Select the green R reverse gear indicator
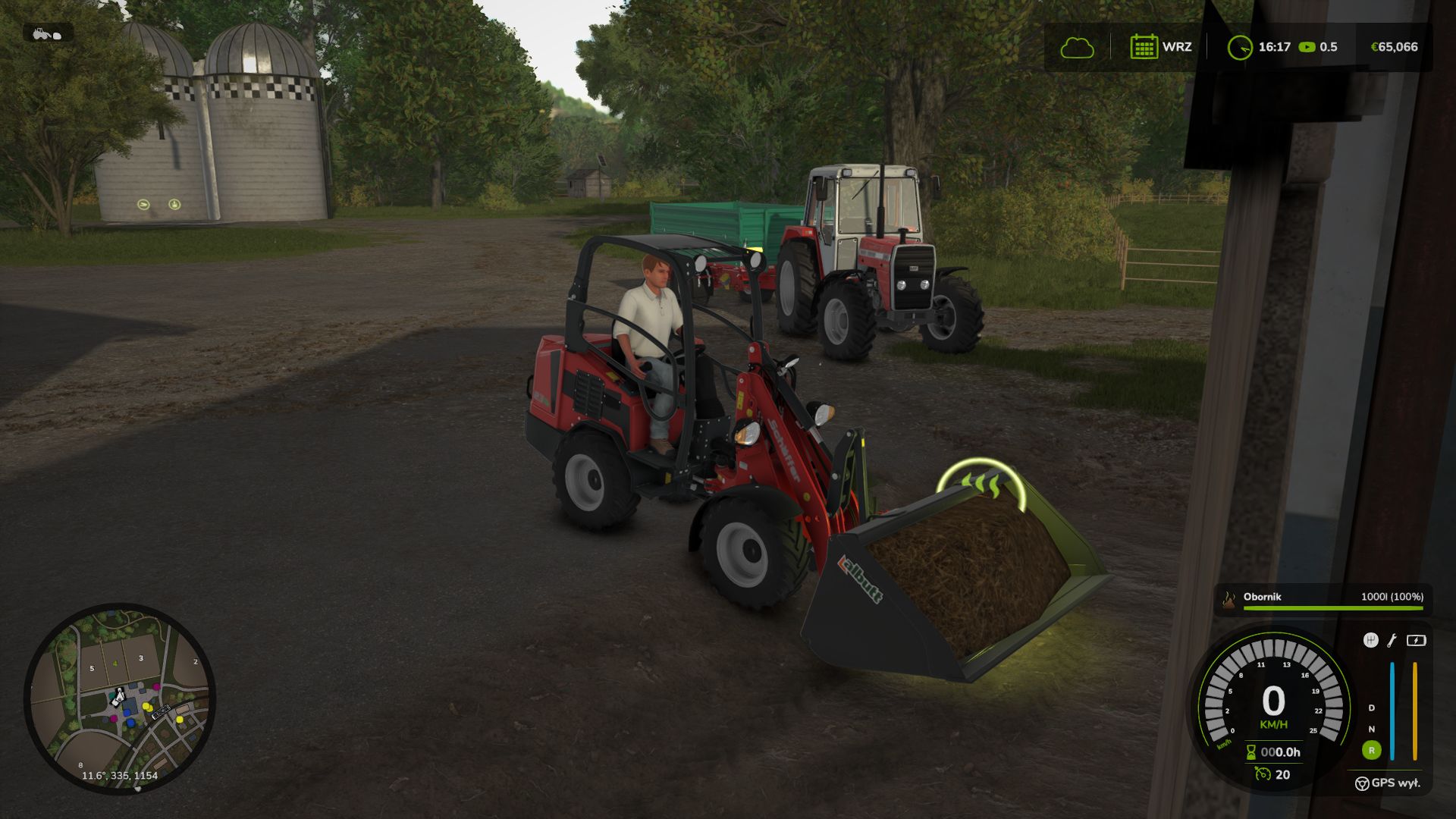 1371,751
